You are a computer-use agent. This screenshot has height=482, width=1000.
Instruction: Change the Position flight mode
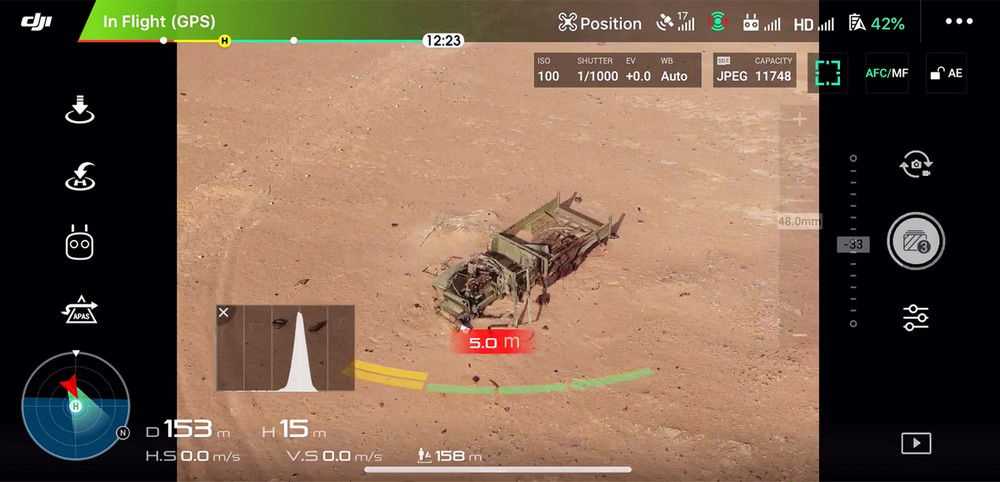(x=600, y=23)
